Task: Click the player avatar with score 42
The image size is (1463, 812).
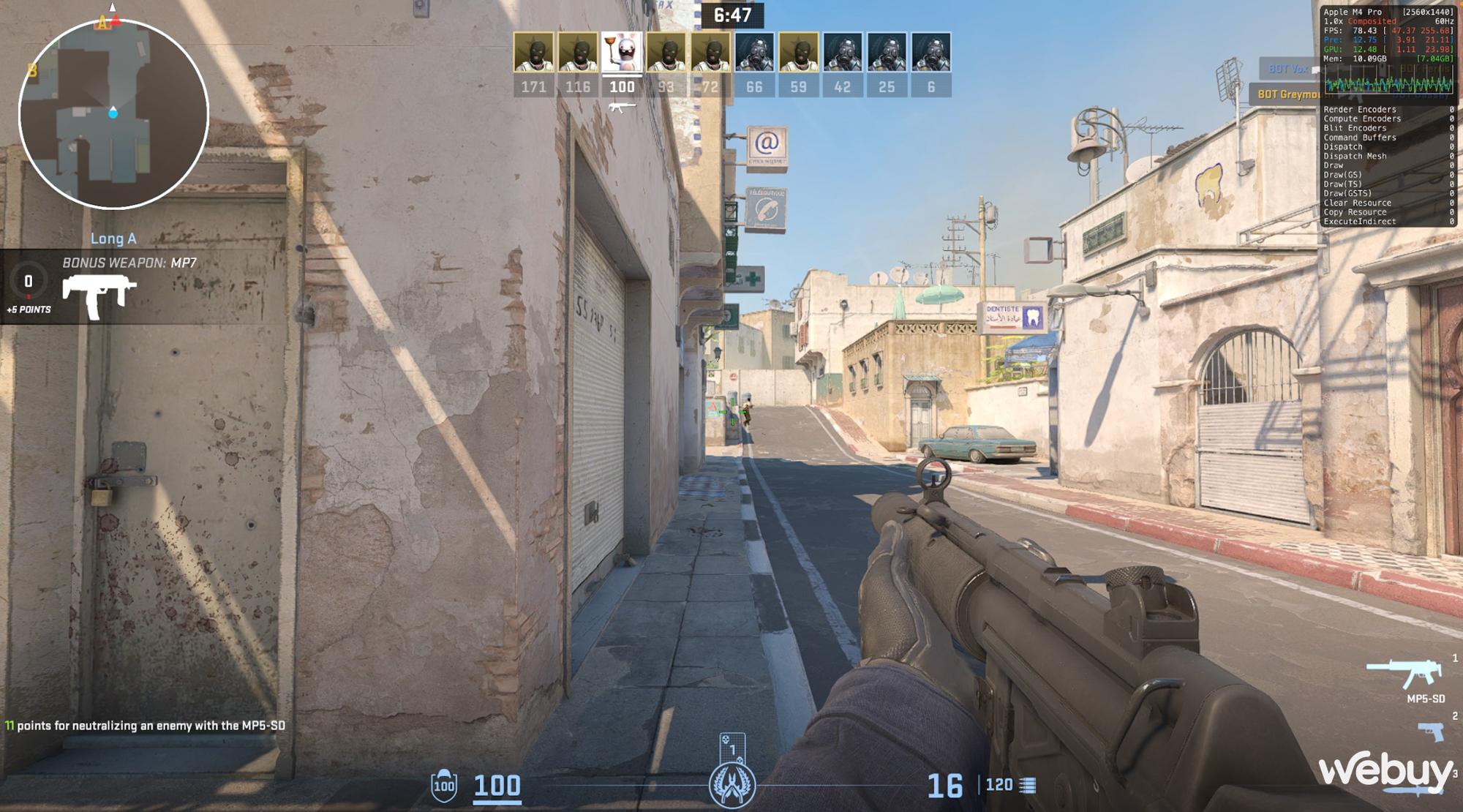Action: [843, 53]
